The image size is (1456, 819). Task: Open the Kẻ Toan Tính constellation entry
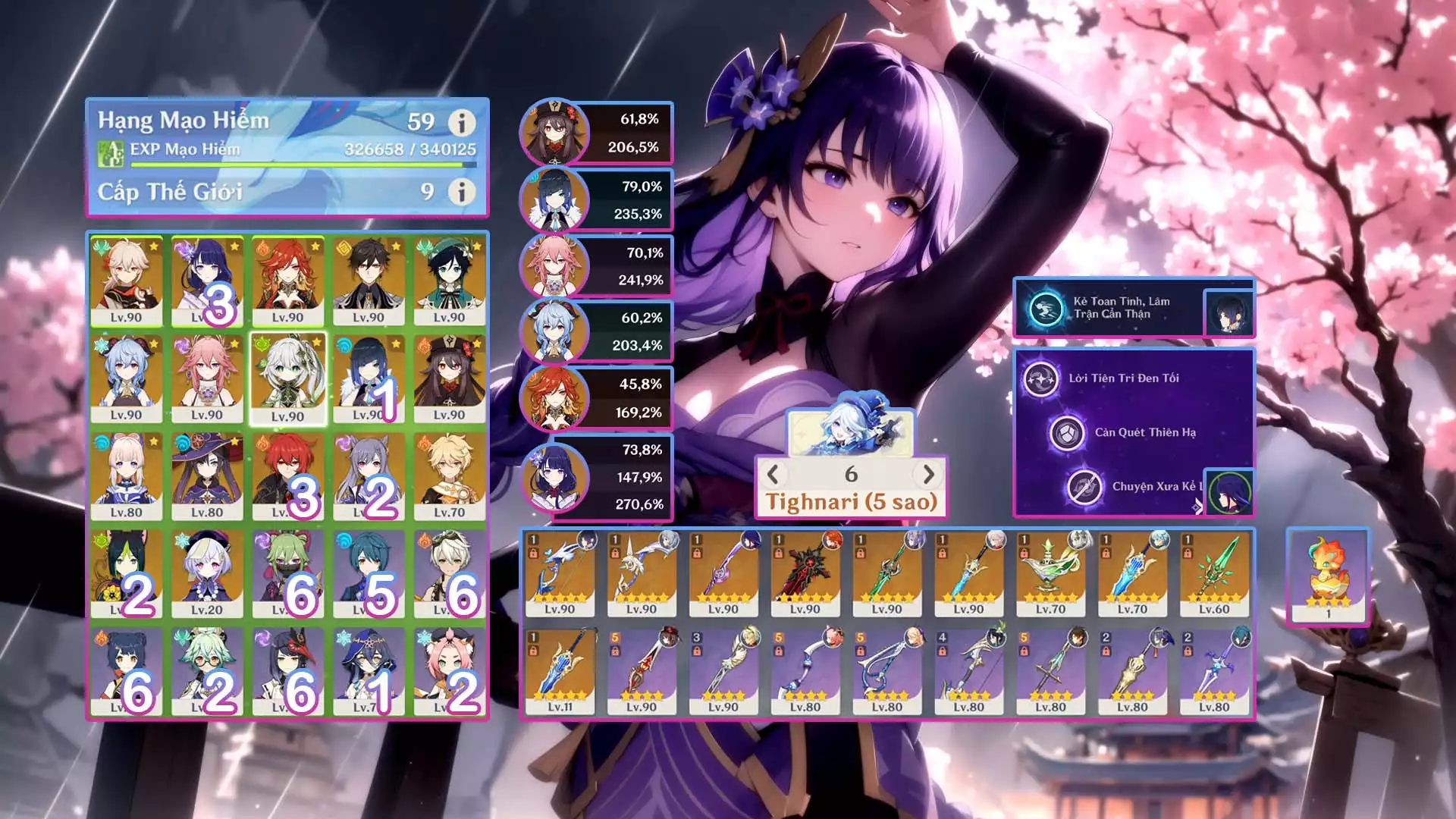click(x=1121, y=308)
